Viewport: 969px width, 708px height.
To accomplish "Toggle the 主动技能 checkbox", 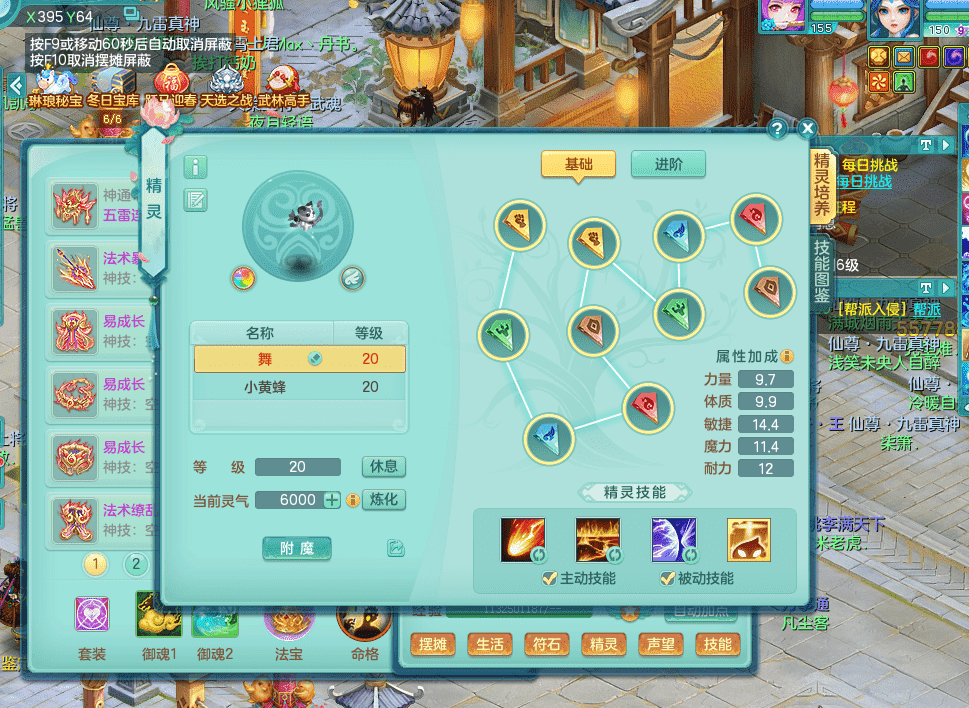I will (x=549, y=578).
